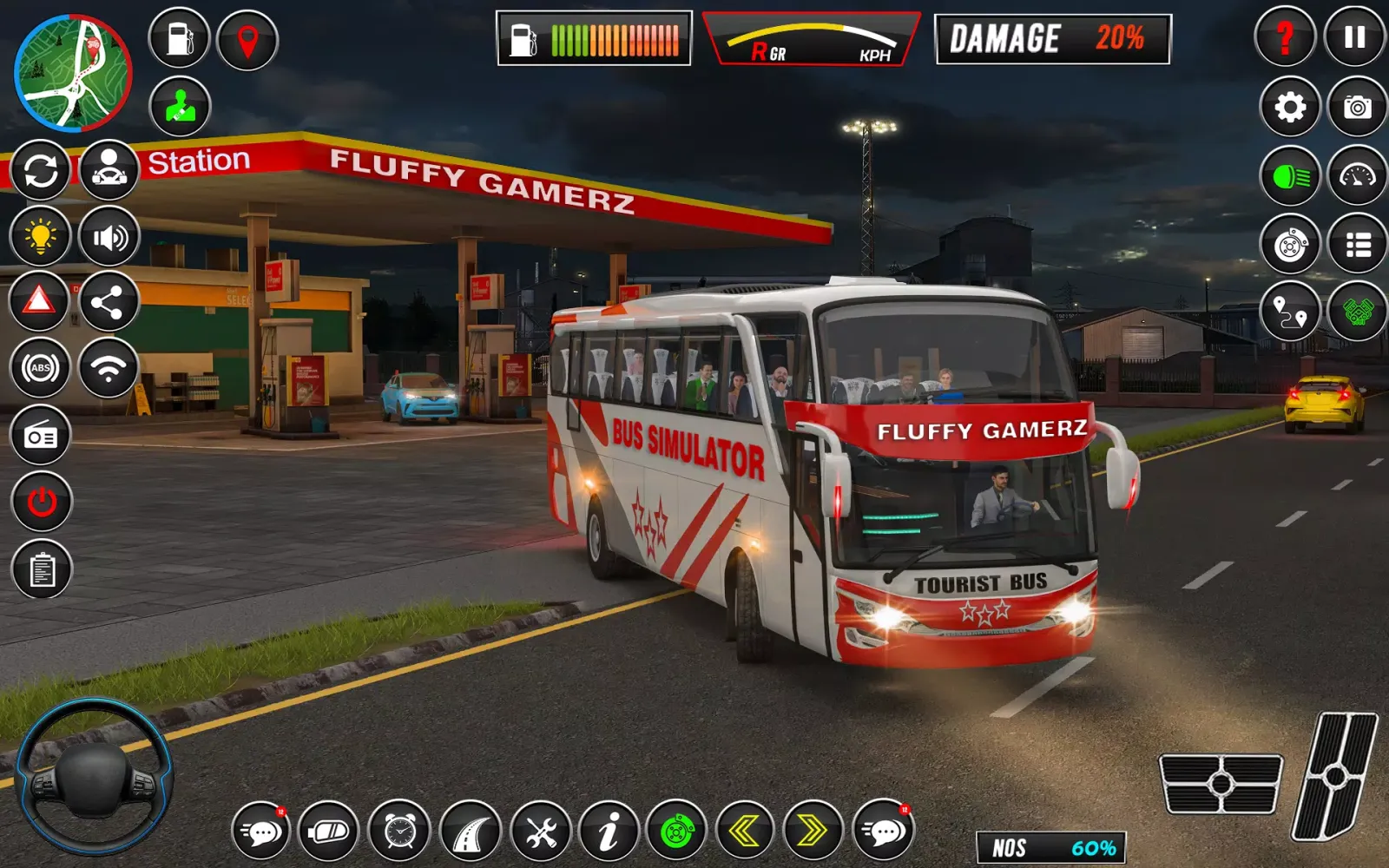The height and width of the screenshot is (868, 1389).
Task: Toggle the green headlight button
Action: pyautogui.click(x=1290, y=177)
